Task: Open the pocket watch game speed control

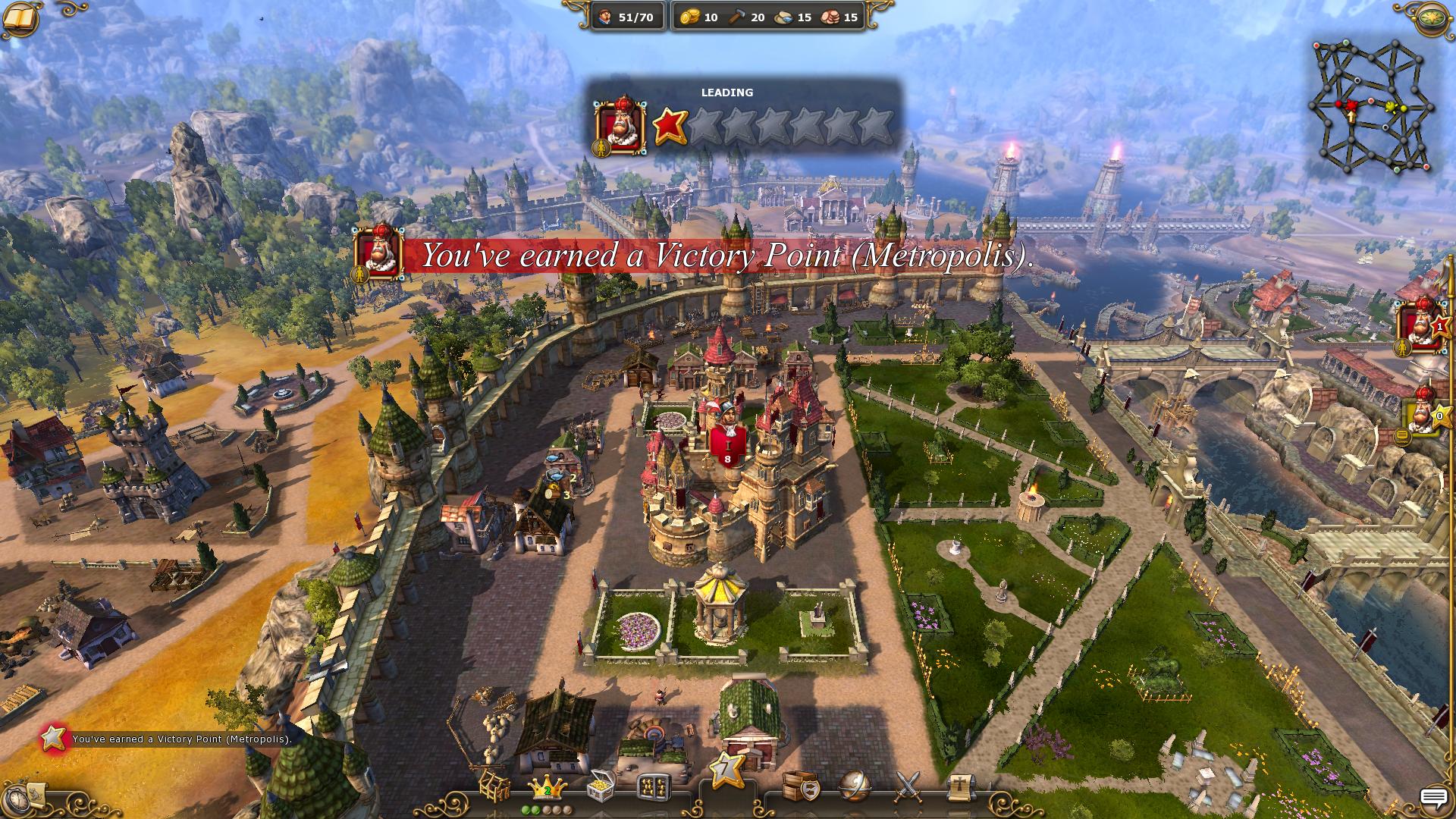Action: (x=30, y=796)
